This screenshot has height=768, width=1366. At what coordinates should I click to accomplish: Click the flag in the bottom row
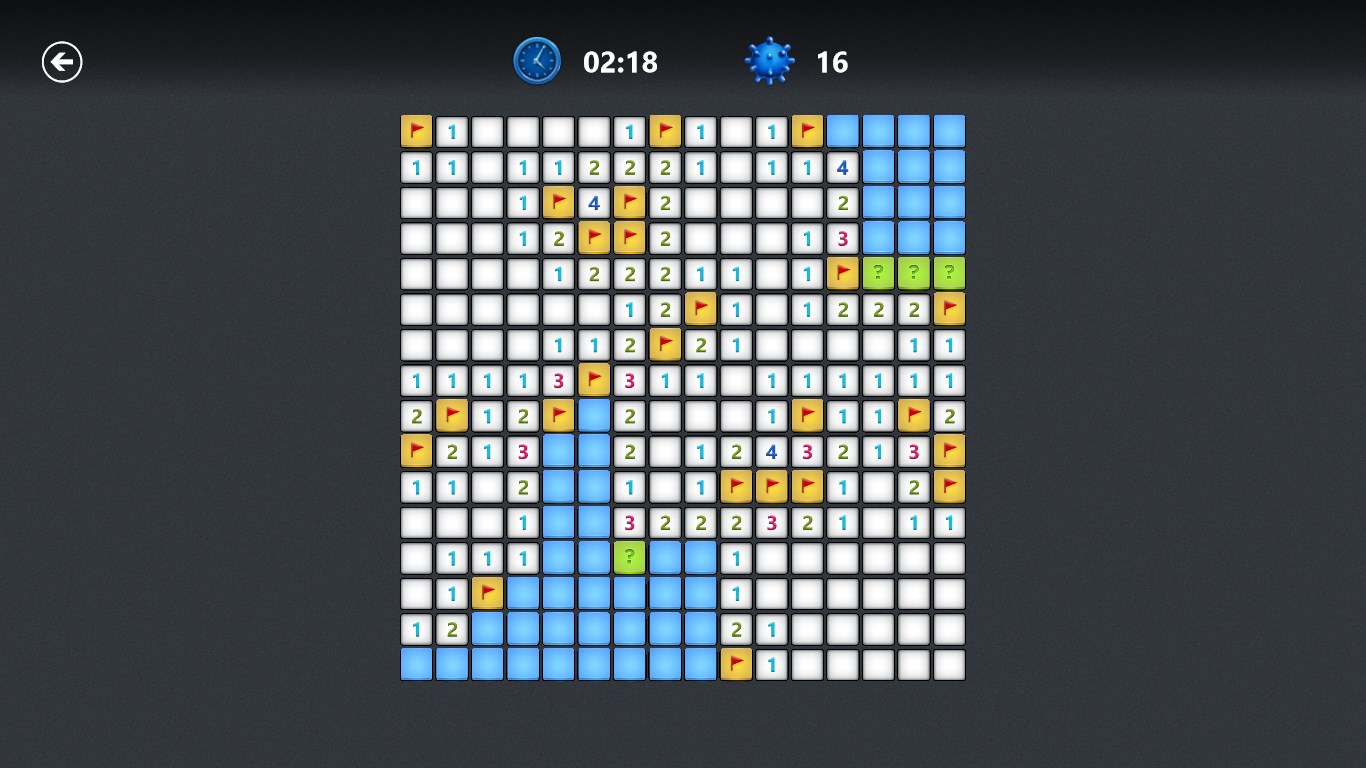(735, 663)
